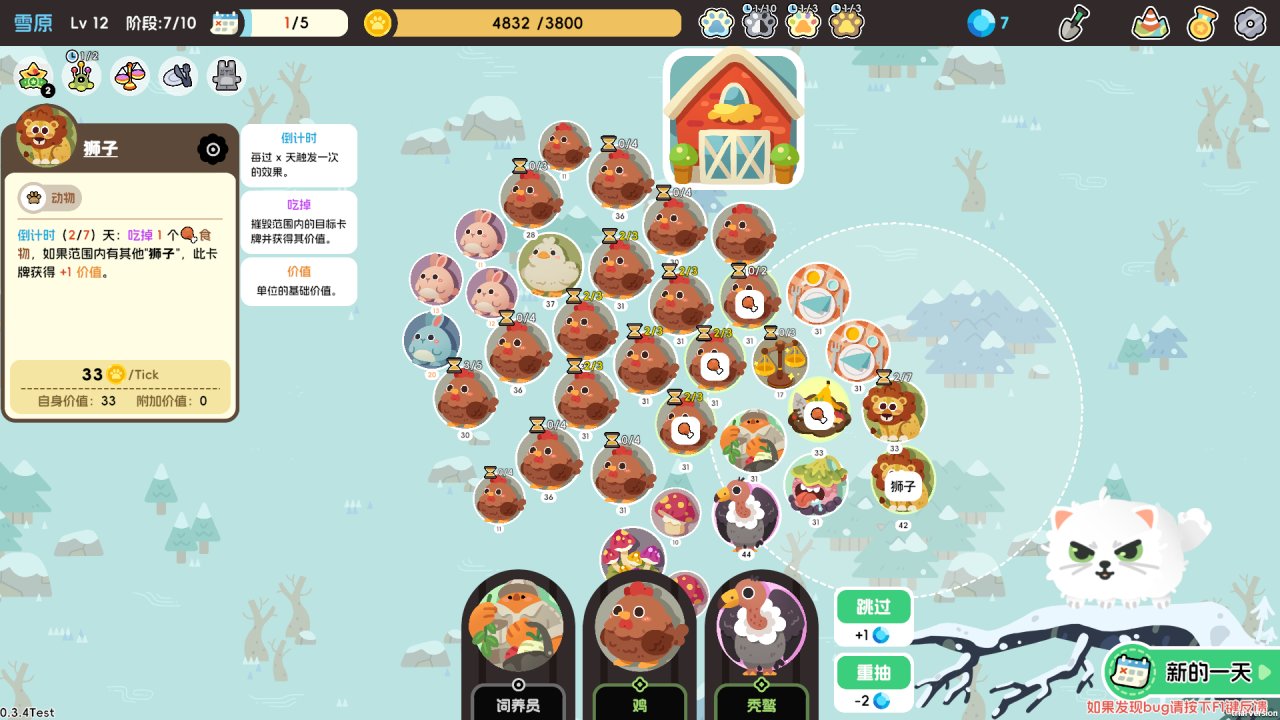This screenshot has height=720, width=1280.
Task: Click the star badge relic icon
Action: (34, 76)
